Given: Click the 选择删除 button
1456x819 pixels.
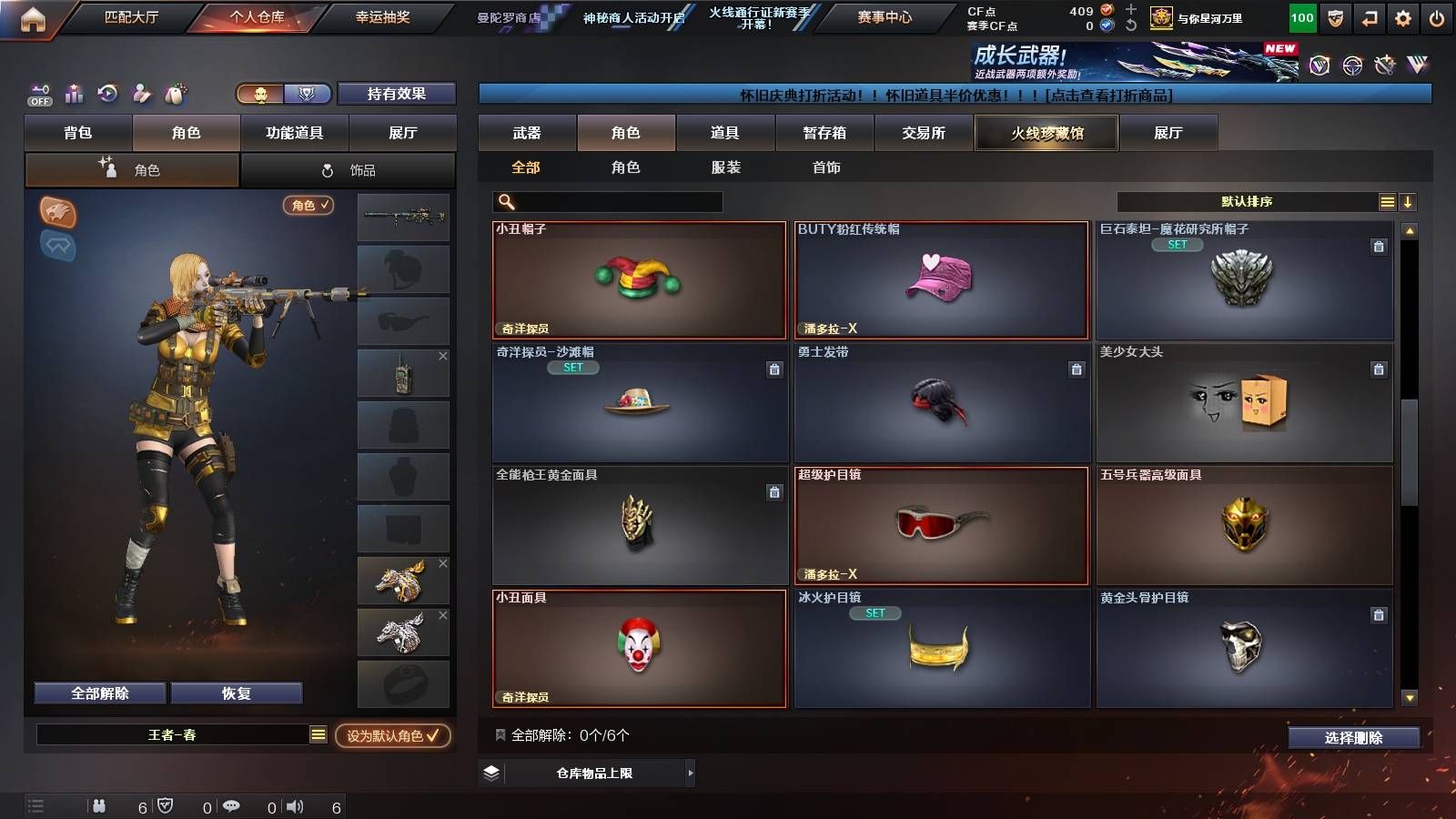Looking at the screenshot, I should (1353, 738).
